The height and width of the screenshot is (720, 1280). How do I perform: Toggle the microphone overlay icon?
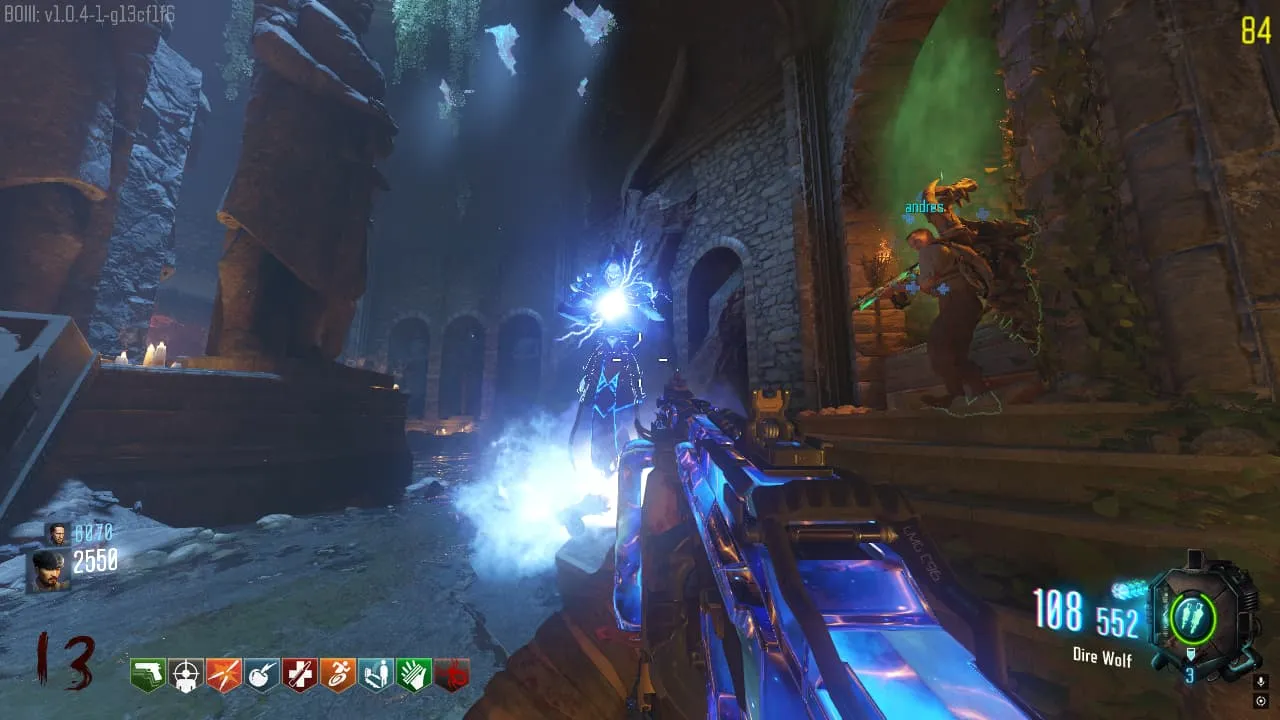[x=1260, y=681]
